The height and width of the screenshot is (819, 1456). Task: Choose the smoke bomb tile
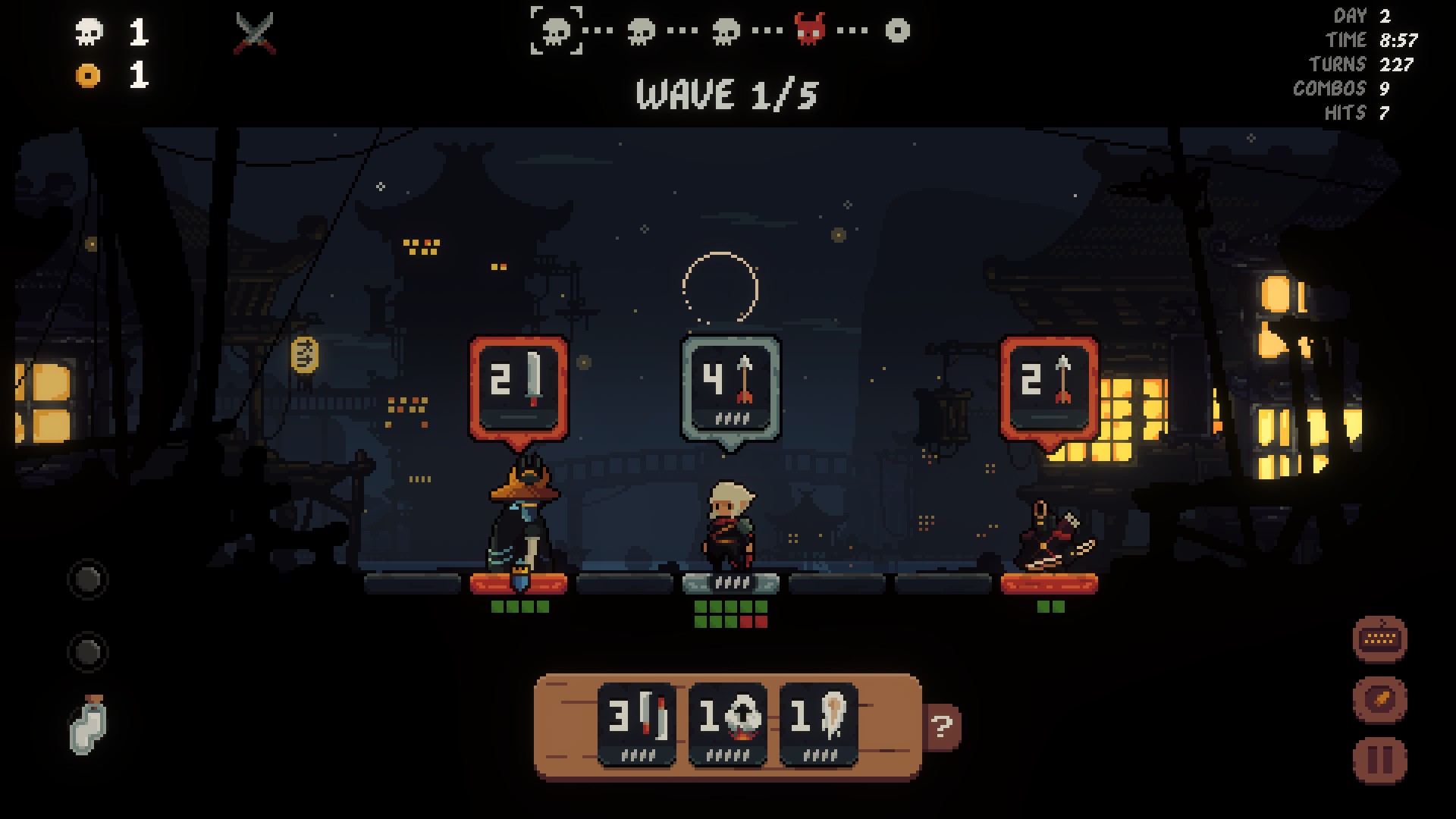(727, 723)
